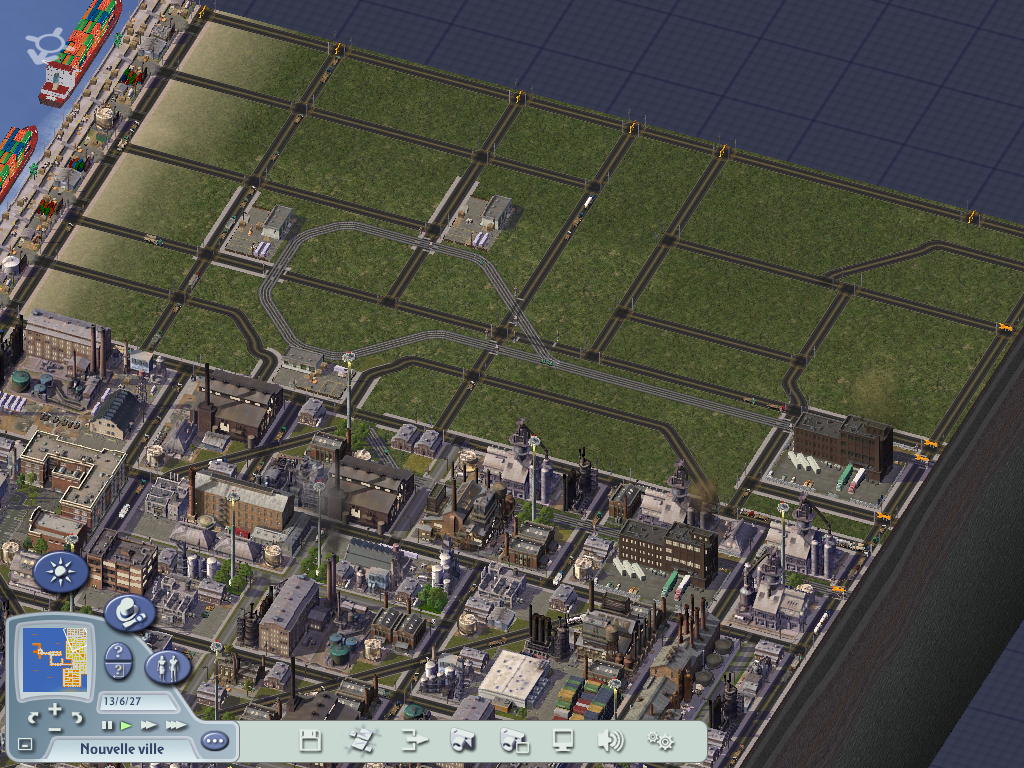Rotate view clockwise with right arrow
This screenshot has width=1024, height=768.
[x=76, y=716]
